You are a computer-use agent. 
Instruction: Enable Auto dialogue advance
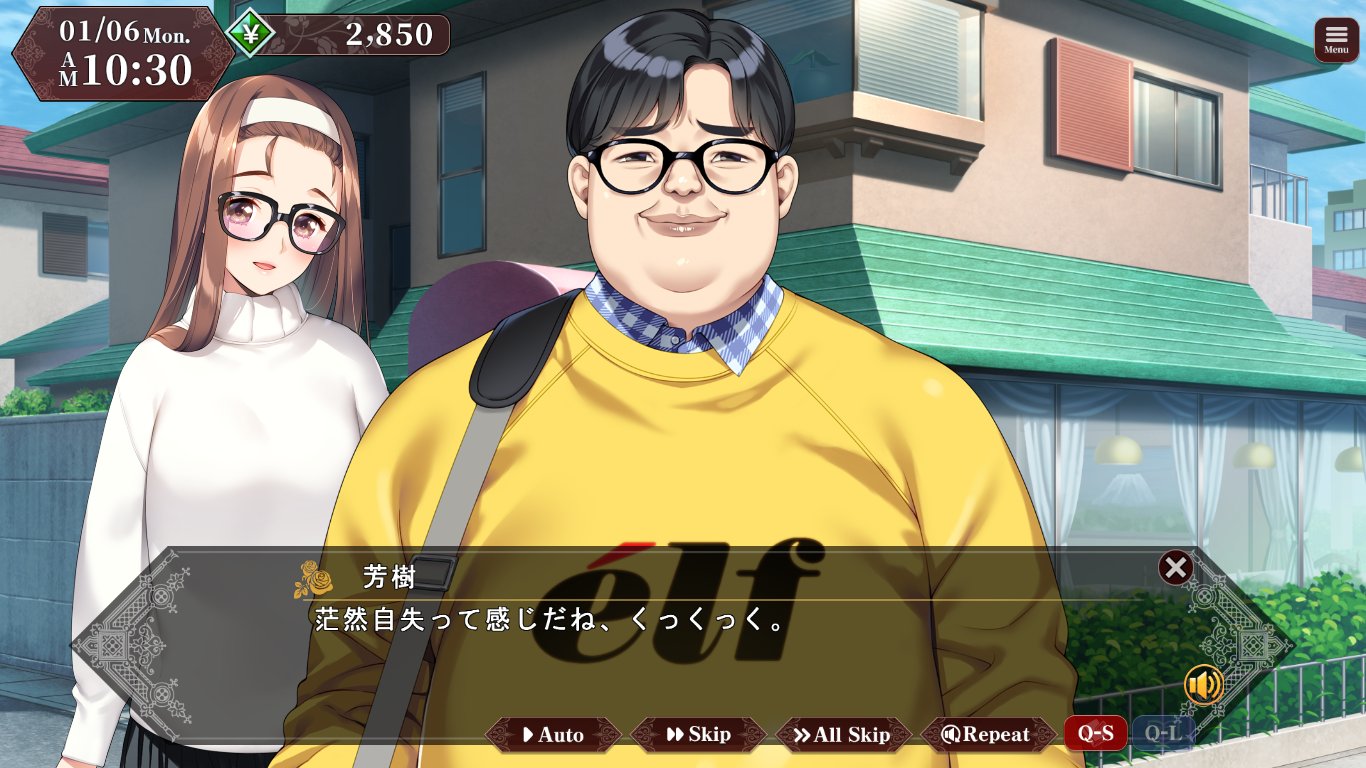[x=553, y=735]
